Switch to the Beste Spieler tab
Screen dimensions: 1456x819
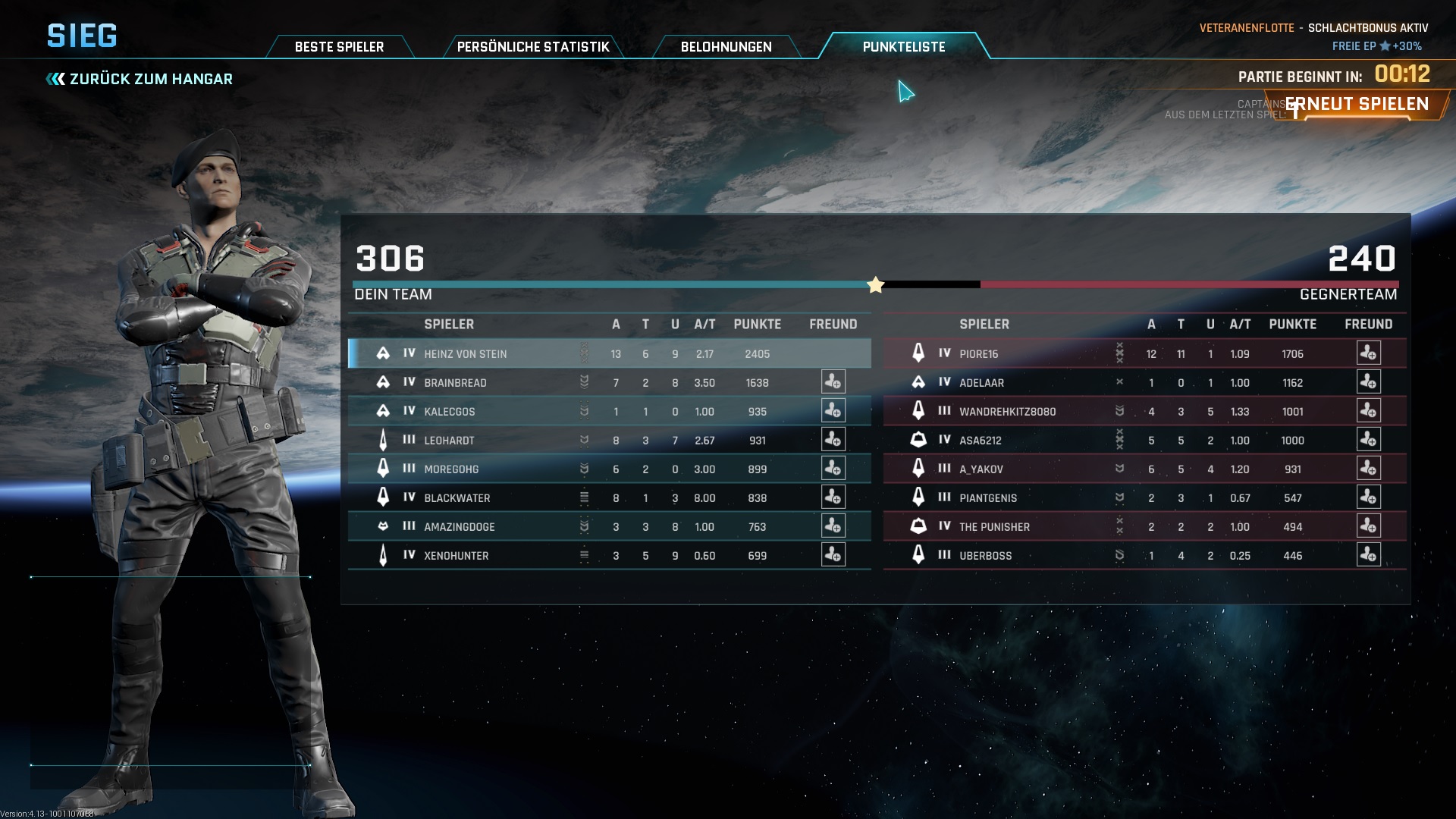[x=339, y=47]
